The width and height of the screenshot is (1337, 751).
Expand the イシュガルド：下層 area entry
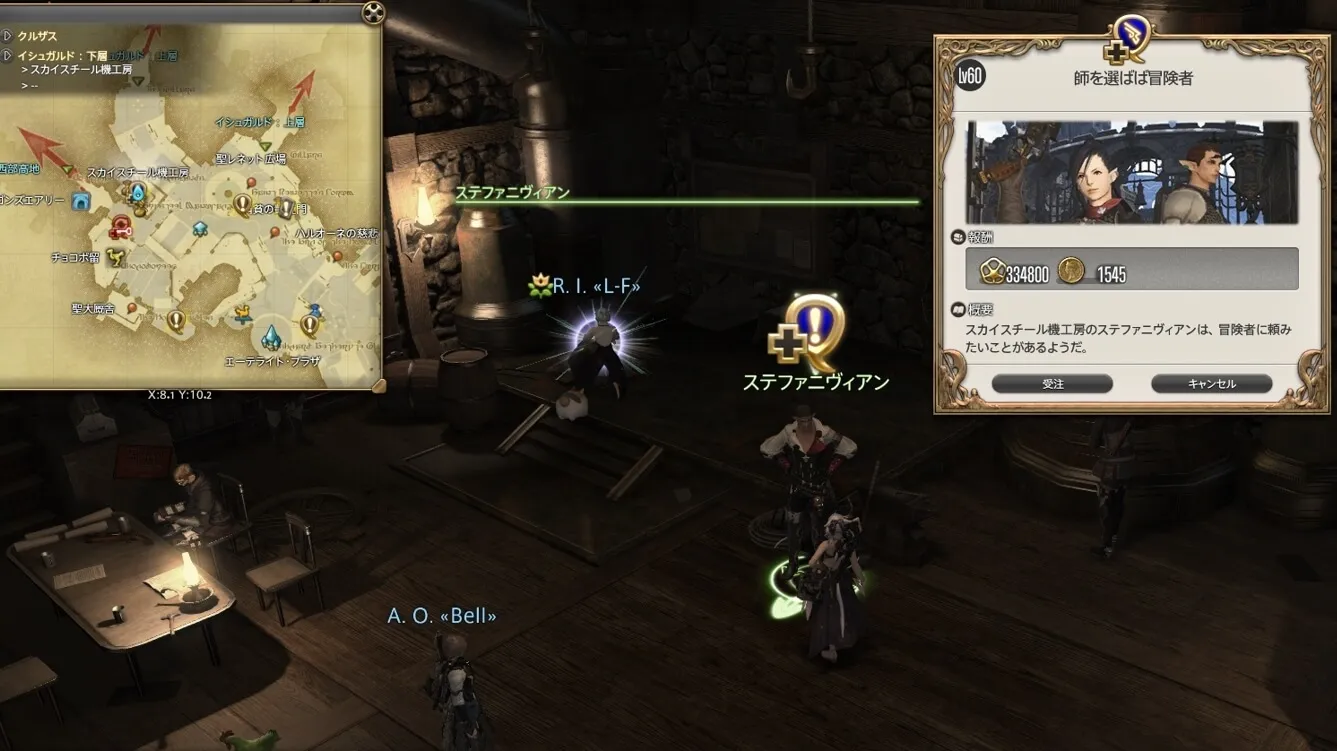[x=7, y=55]
